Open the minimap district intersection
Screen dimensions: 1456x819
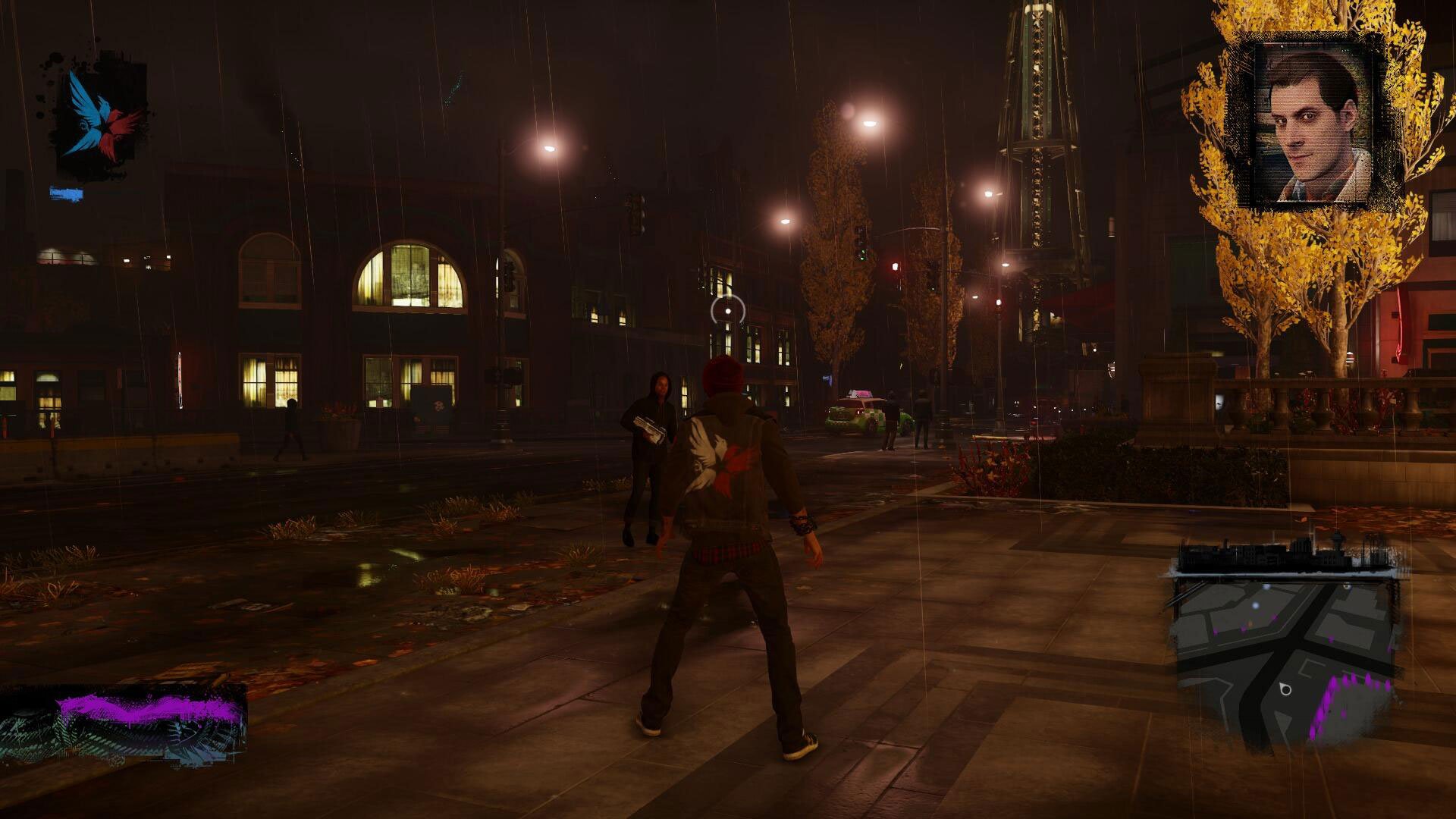coord(1293,640)
